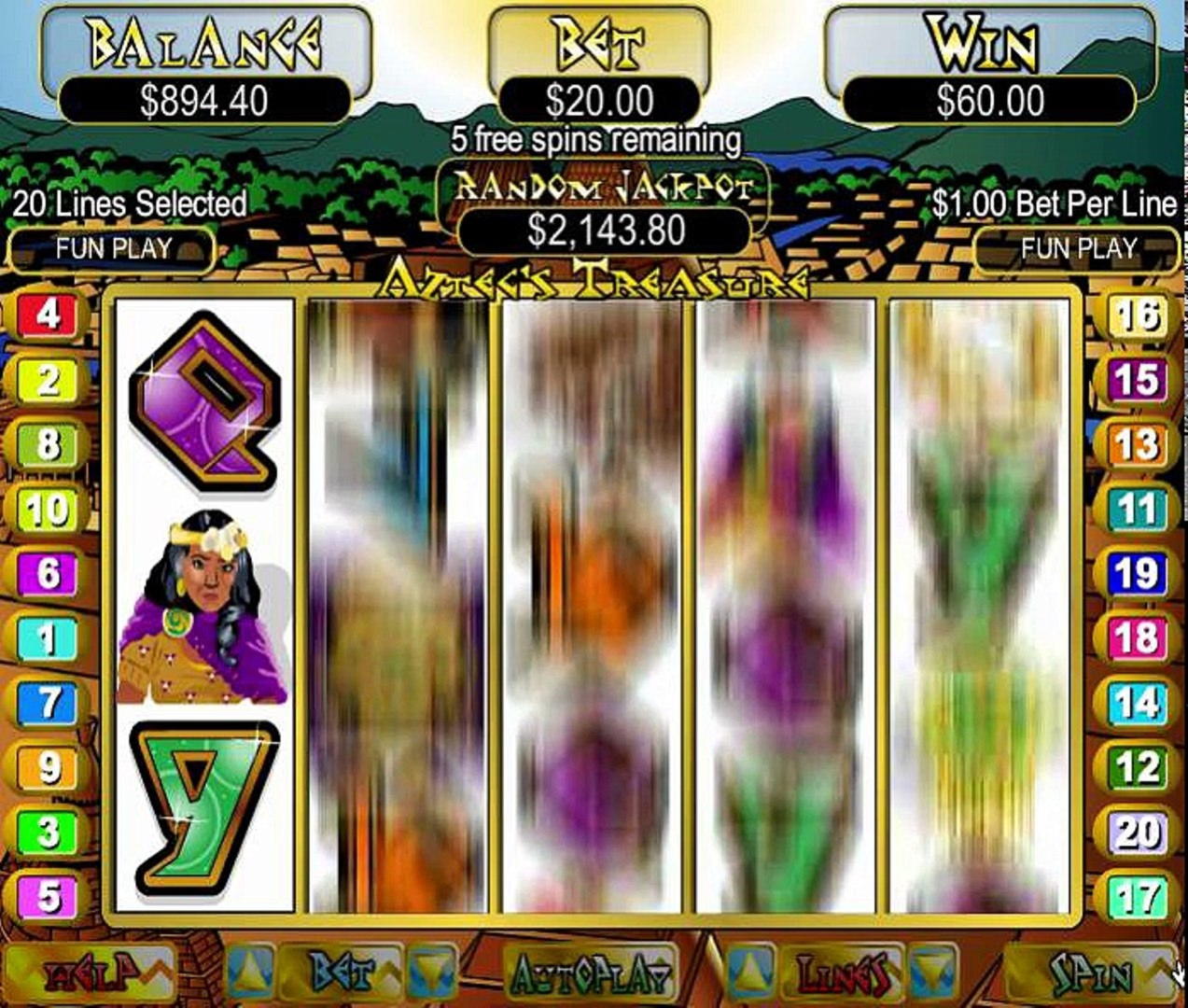Select payline 12 marker
The width and height of the screenshot is (1188, 1008).
point(1138,768)
